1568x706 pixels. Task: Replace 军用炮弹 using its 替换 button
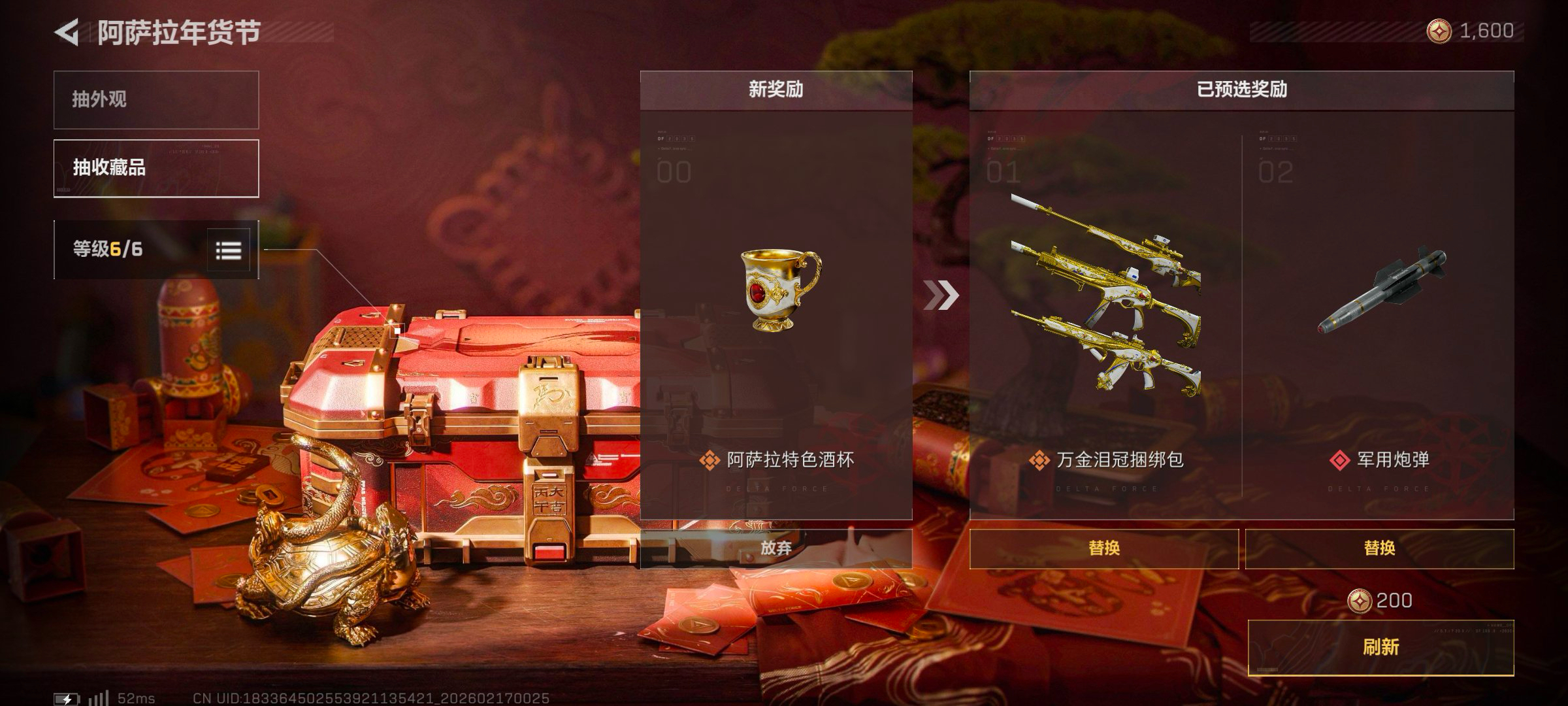coord(1379,548)
